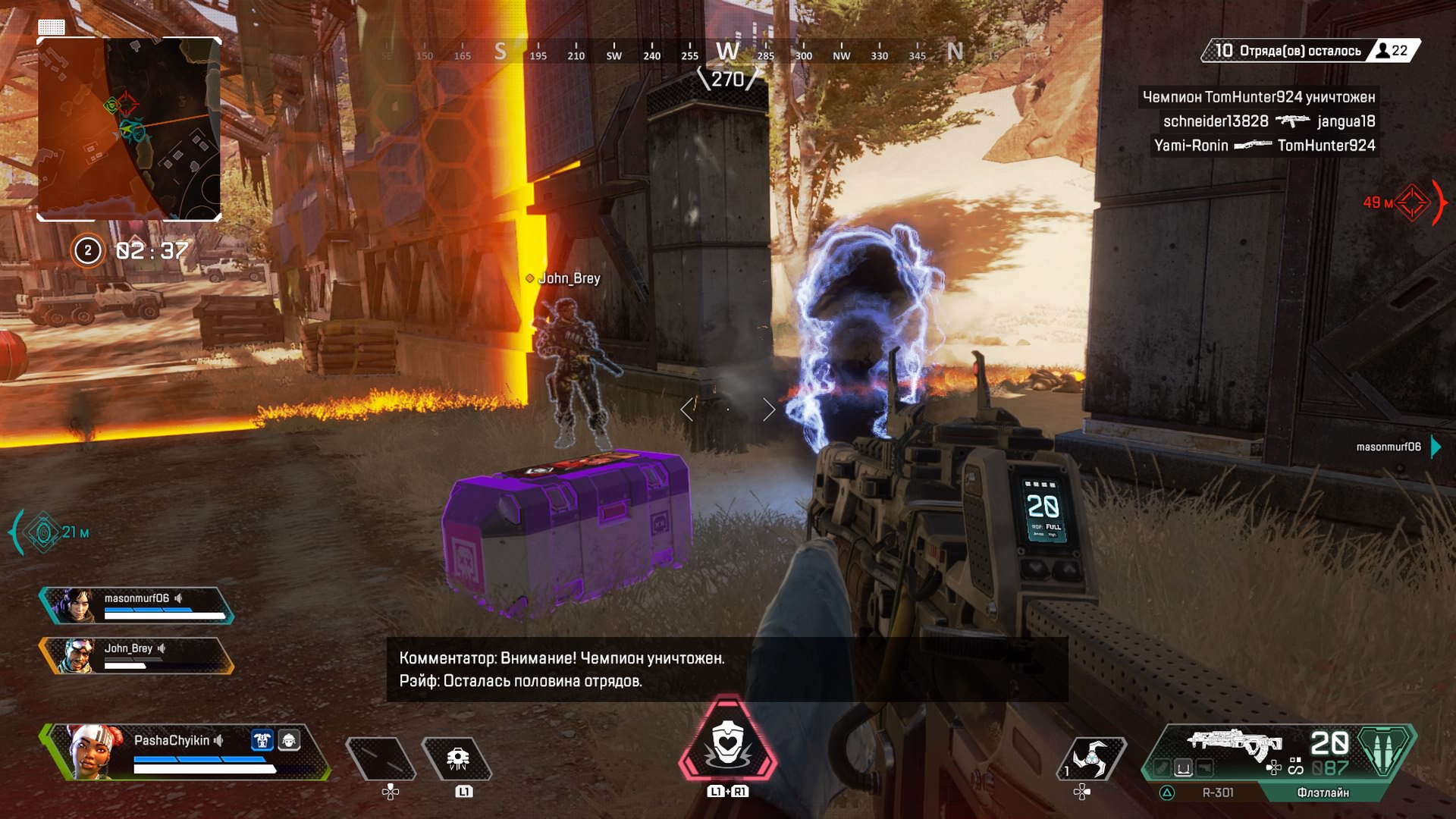Expand the minimap in the top-left corner
This screenshot has width=1456, height=819.
click(x=129, y=129)
